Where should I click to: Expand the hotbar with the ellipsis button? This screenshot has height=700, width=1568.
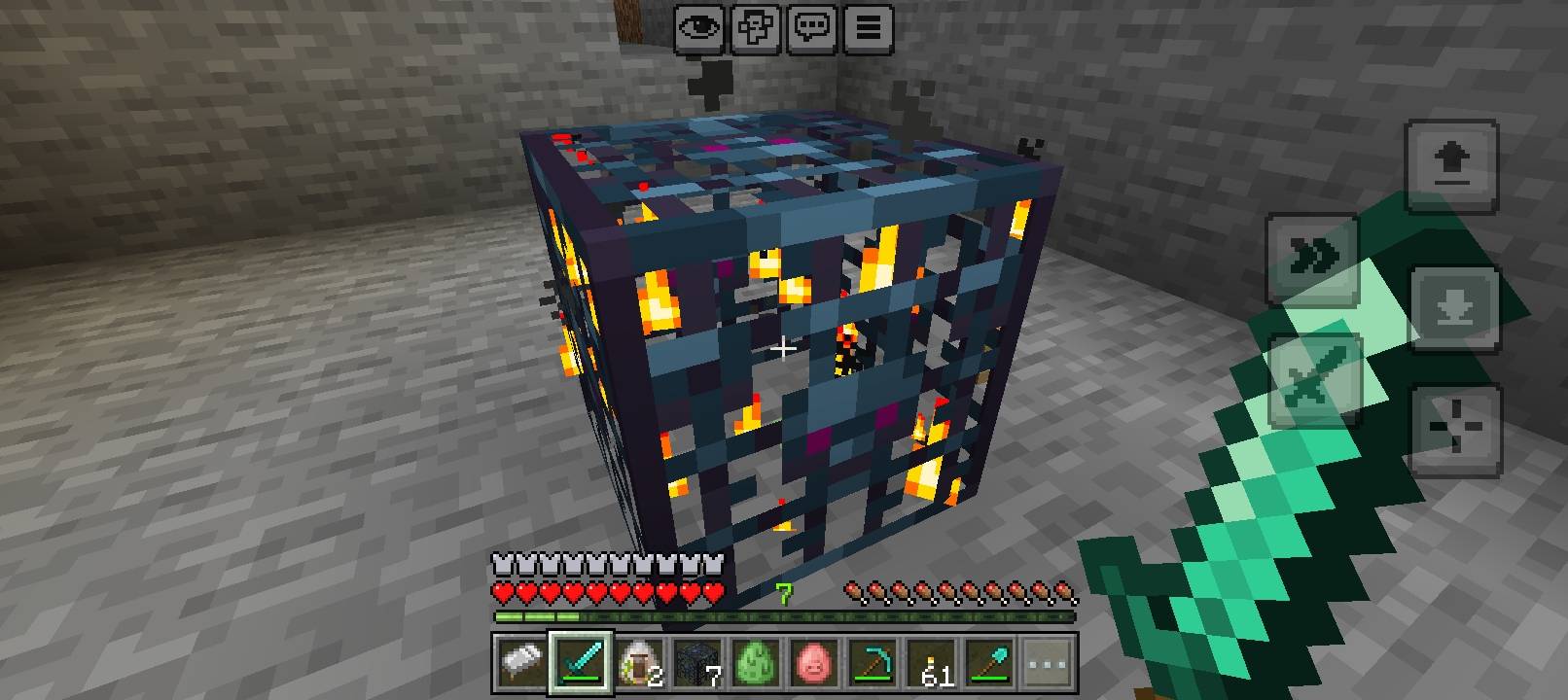(1046, 661)
